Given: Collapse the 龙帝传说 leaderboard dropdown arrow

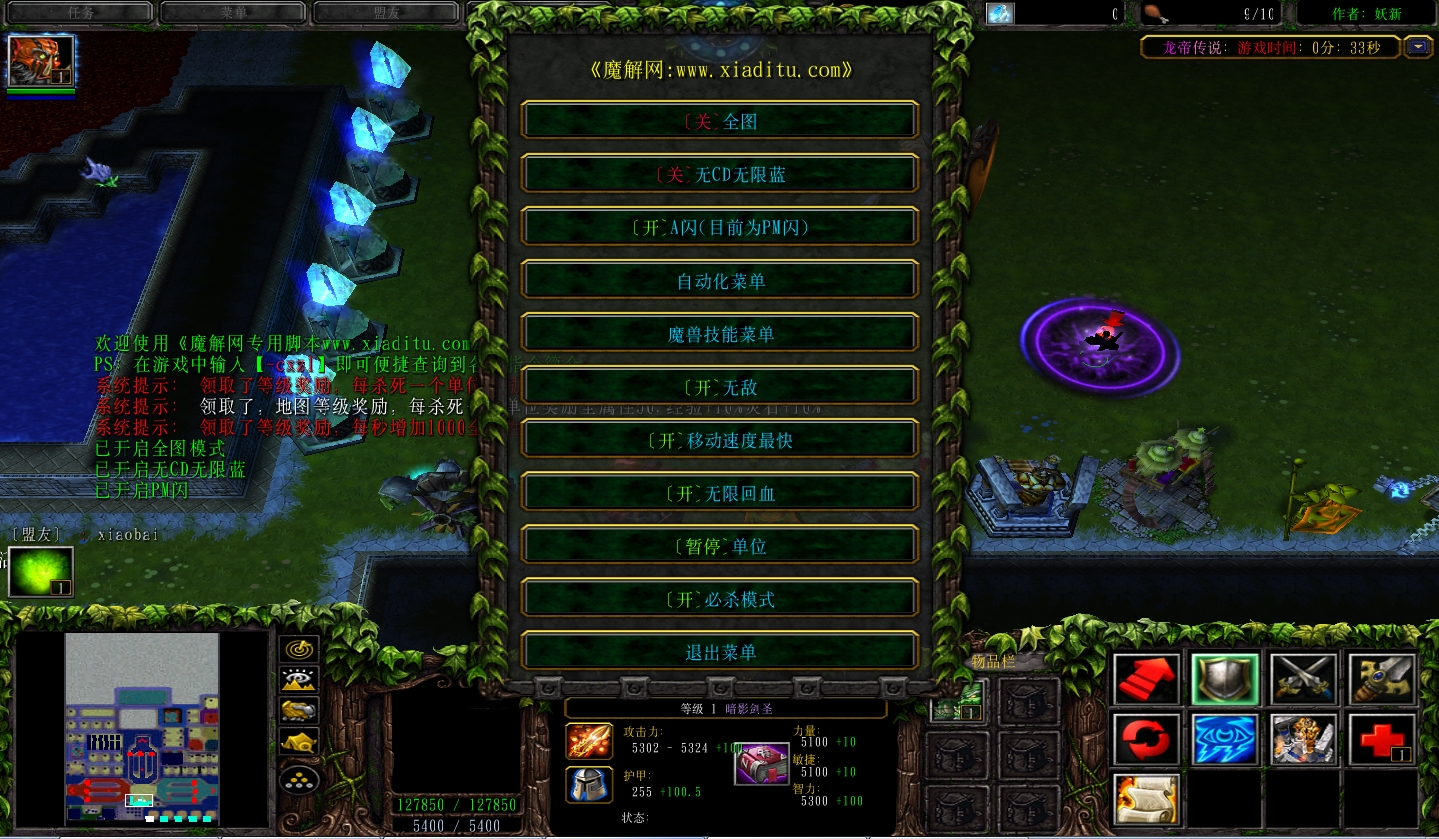Looking at the screenshot, I should 1418,47.
